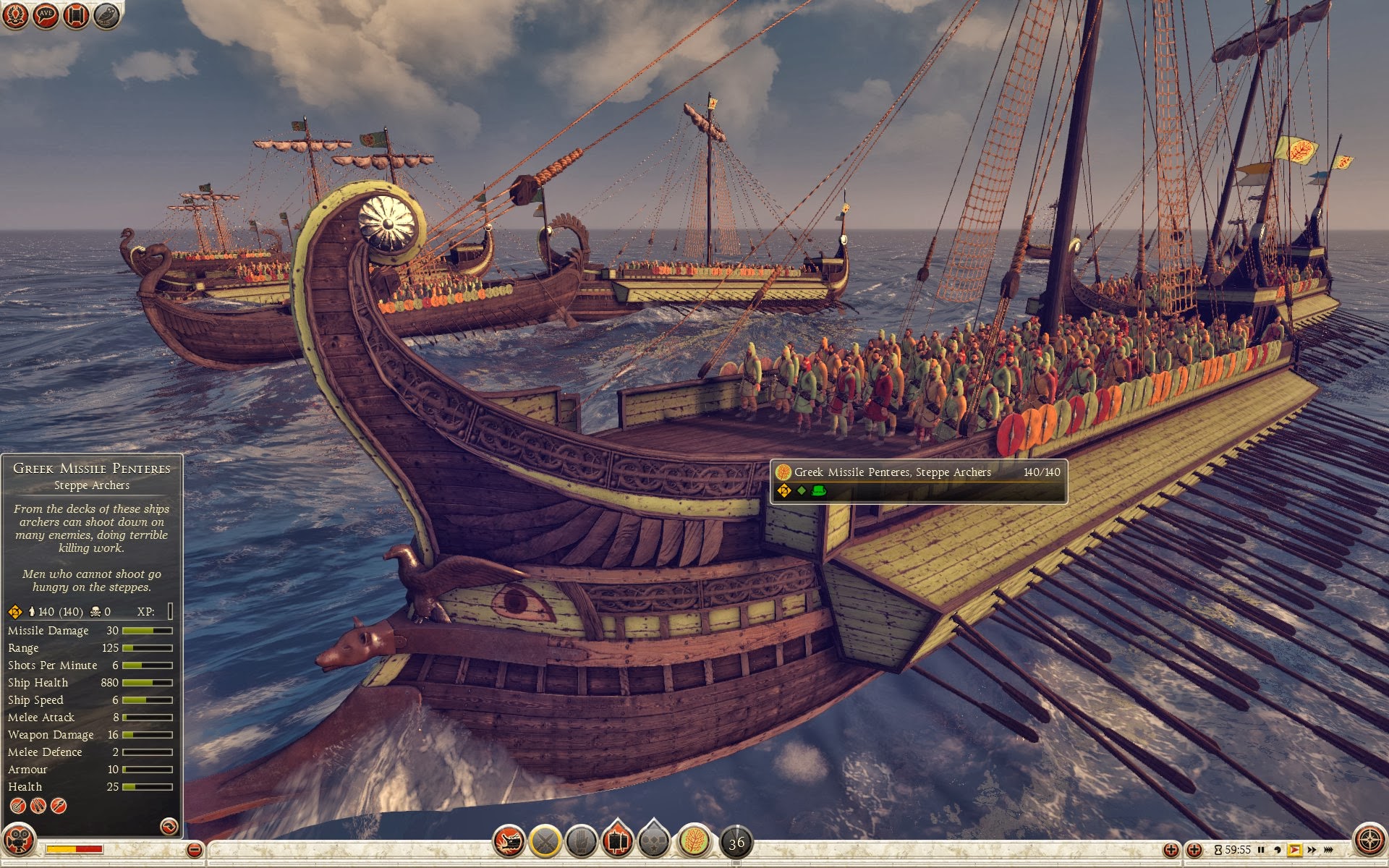Viewport: 1389px width, 868px height.
Task: Set battle to normal play speed
Action: coord(1294,850)
